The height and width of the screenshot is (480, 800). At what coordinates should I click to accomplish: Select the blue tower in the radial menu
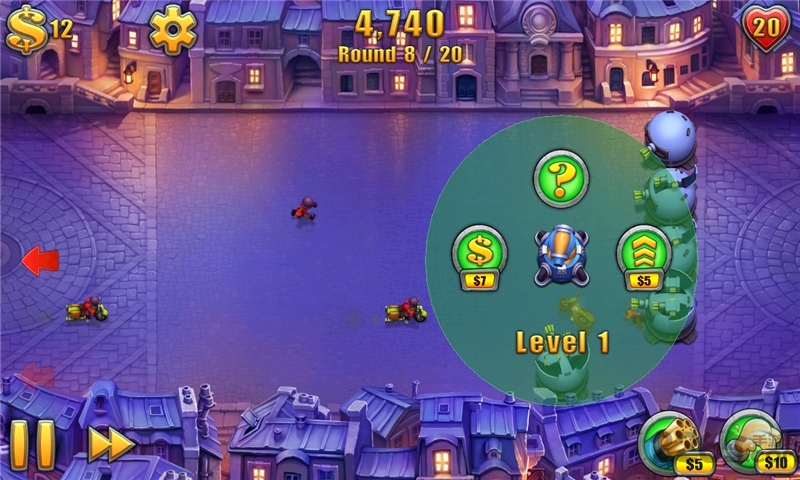[561, 253]
